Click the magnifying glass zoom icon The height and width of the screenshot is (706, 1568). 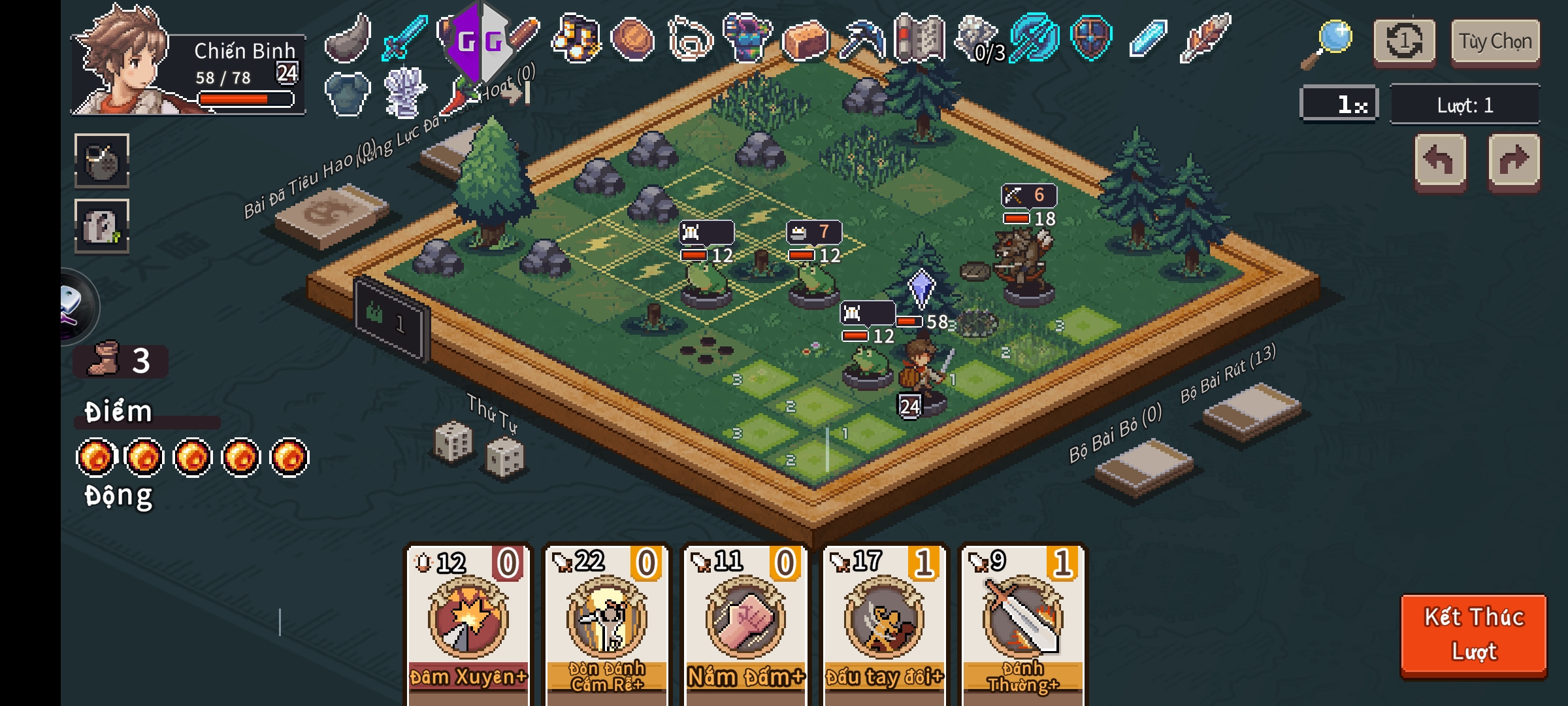[1329, 42]
